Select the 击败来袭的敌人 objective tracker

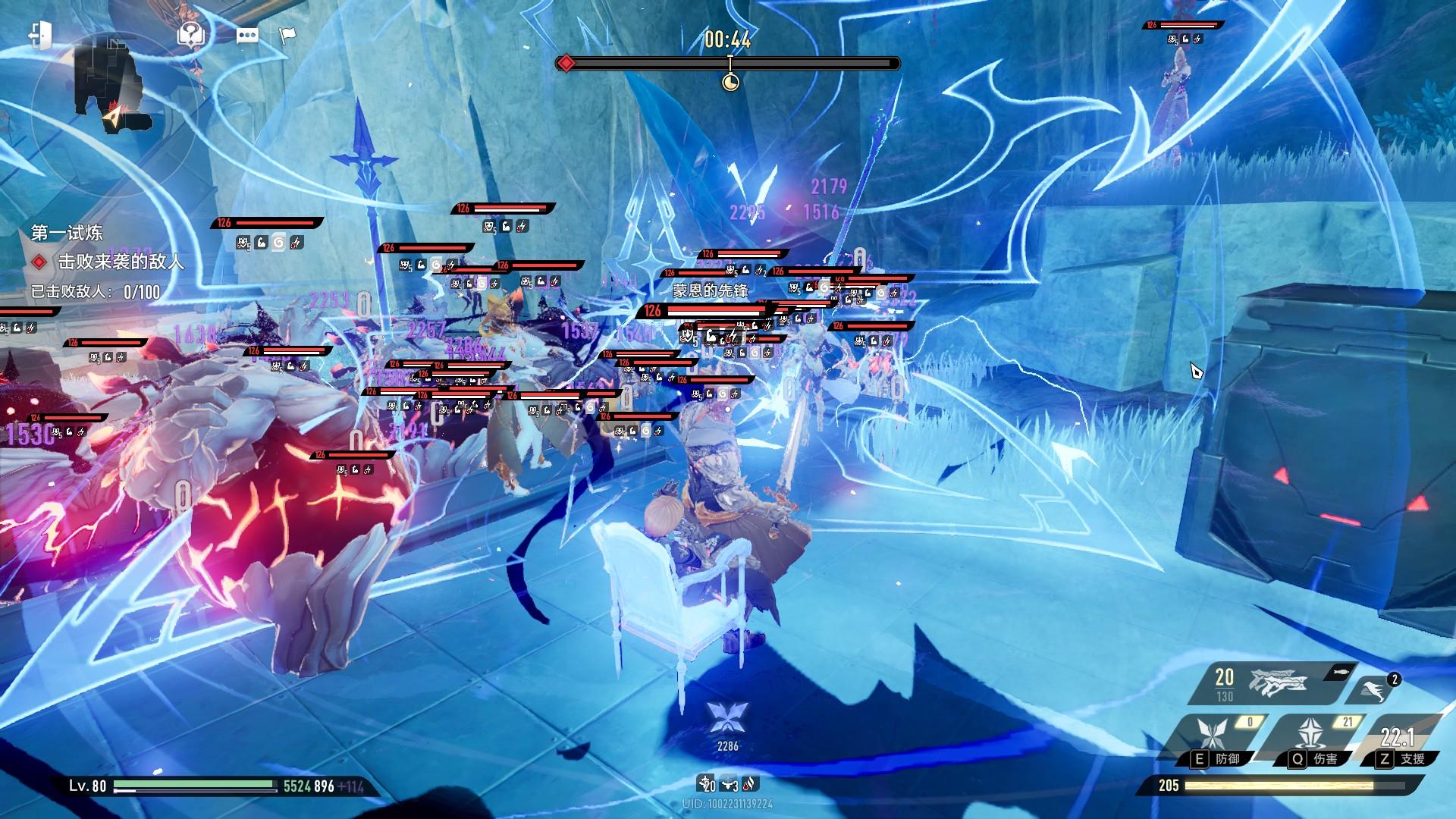pyautogui.click(x=121, y=262)
